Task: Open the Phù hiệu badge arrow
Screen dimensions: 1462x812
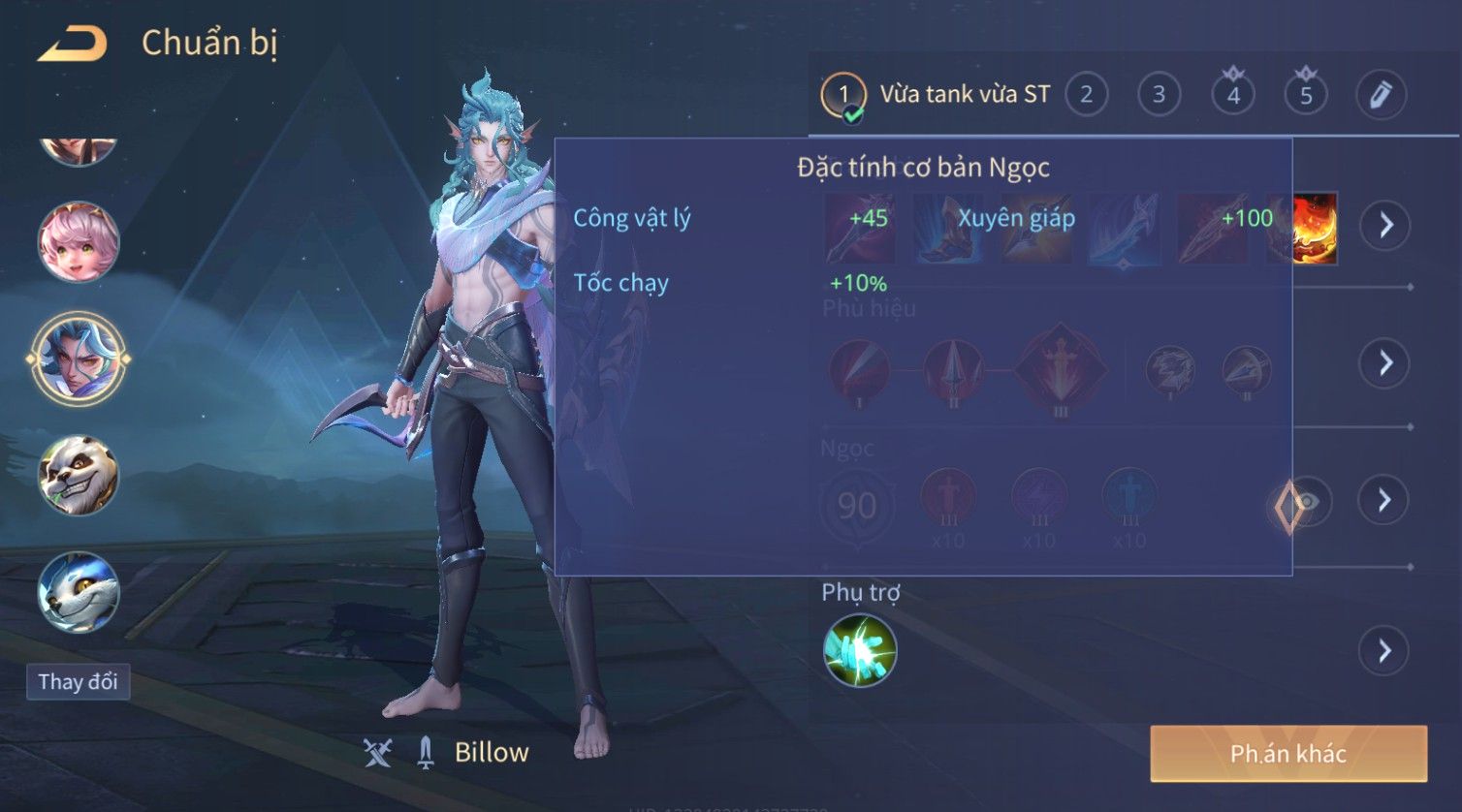Action: (1385, 363)
